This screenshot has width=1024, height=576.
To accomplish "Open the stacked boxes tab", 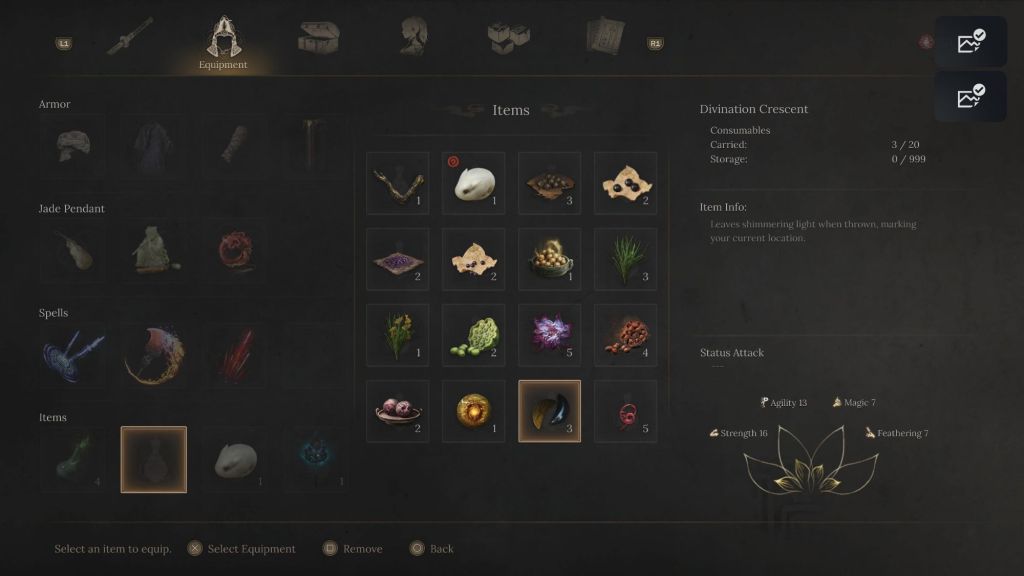I will [x=508, y=38].
